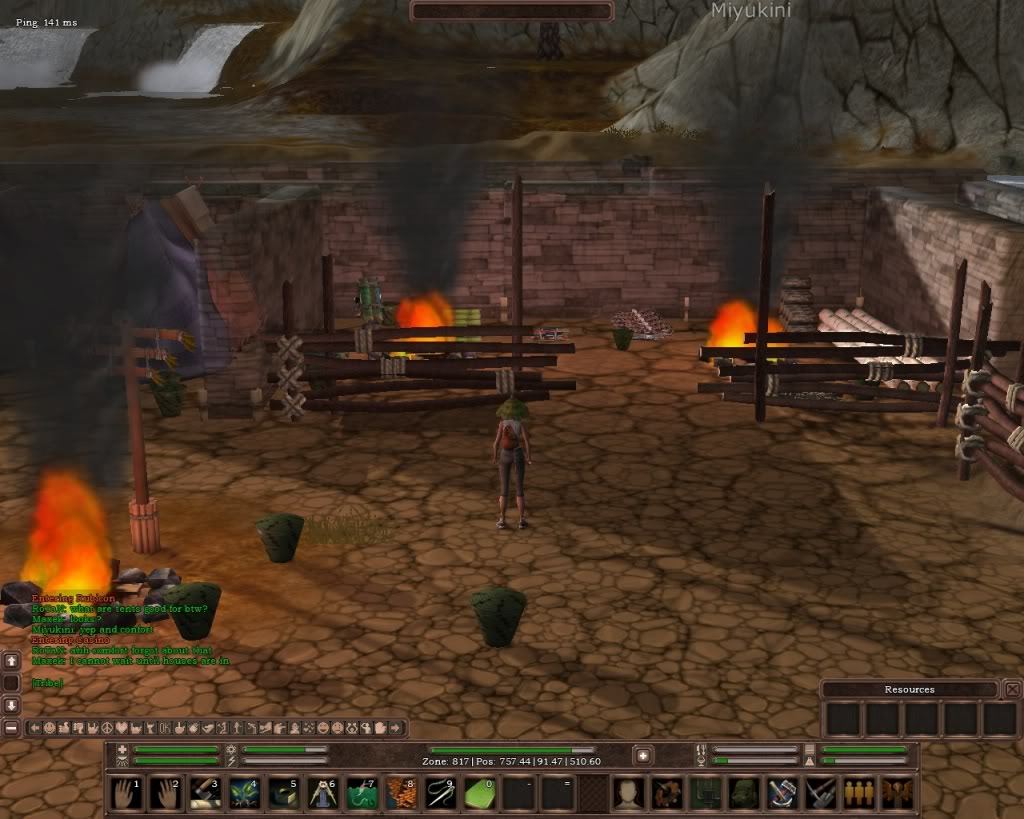Collapse the chat with the minus button

click(x=11, y=728)
